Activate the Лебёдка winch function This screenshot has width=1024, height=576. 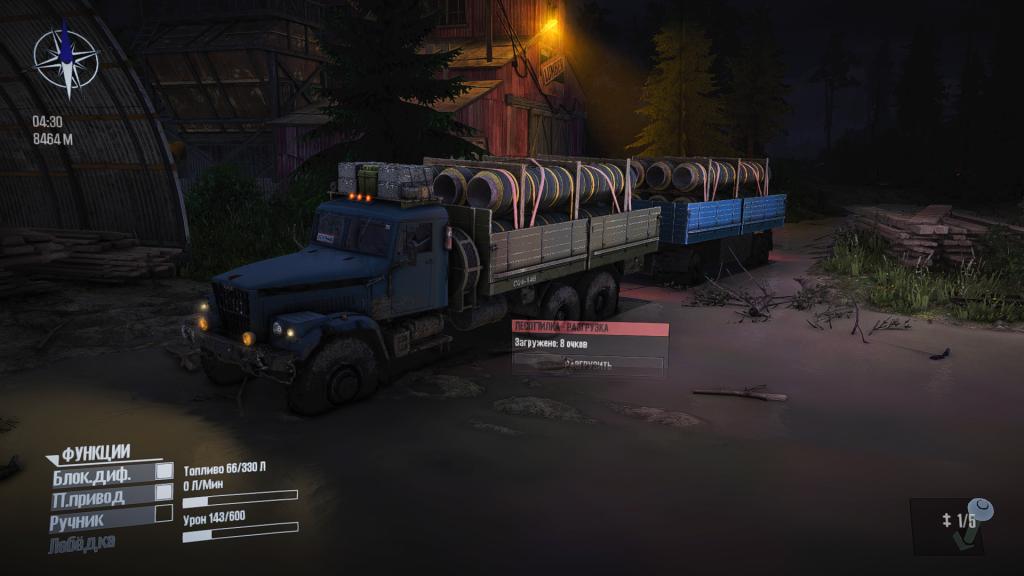pyautogui.click(x=84, y=543)
